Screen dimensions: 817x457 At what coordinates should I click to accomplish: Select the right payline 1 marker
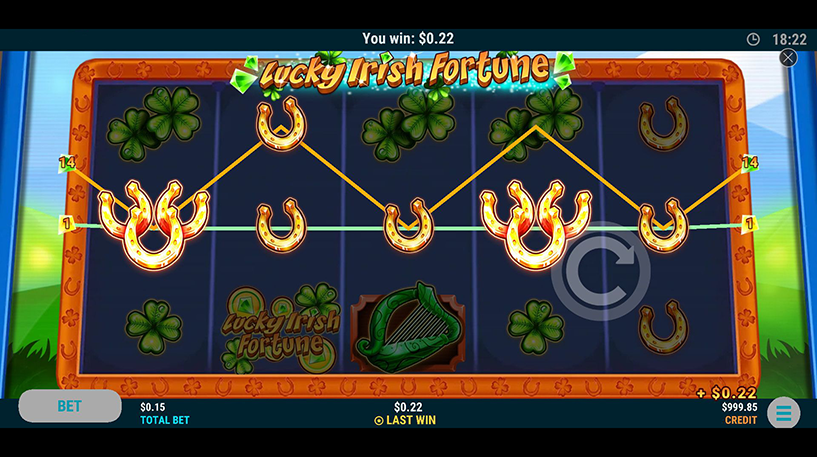click(x=750, y=224)
